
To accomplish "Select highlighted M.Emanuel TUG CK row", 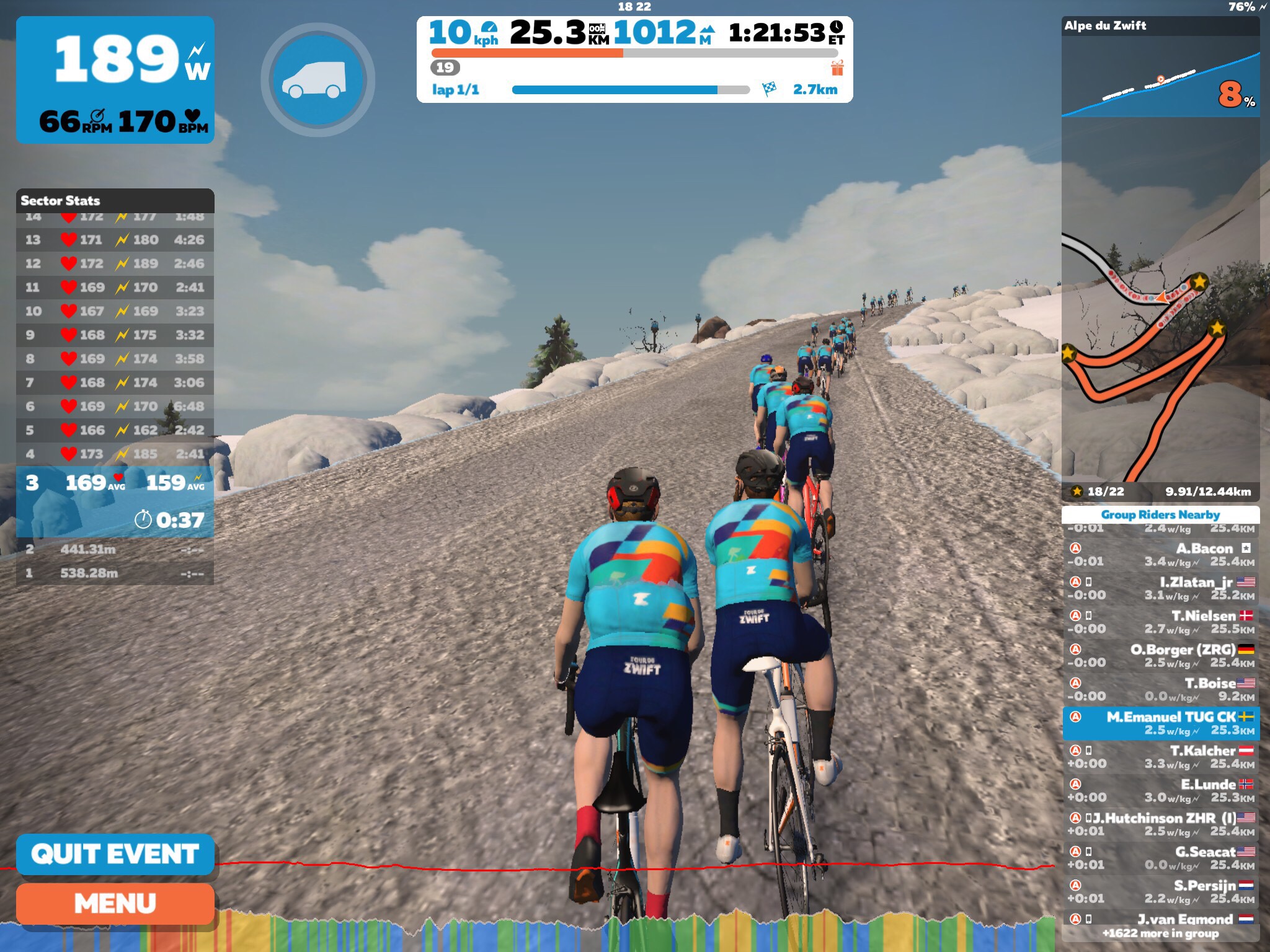I will tap(1160, 723).
